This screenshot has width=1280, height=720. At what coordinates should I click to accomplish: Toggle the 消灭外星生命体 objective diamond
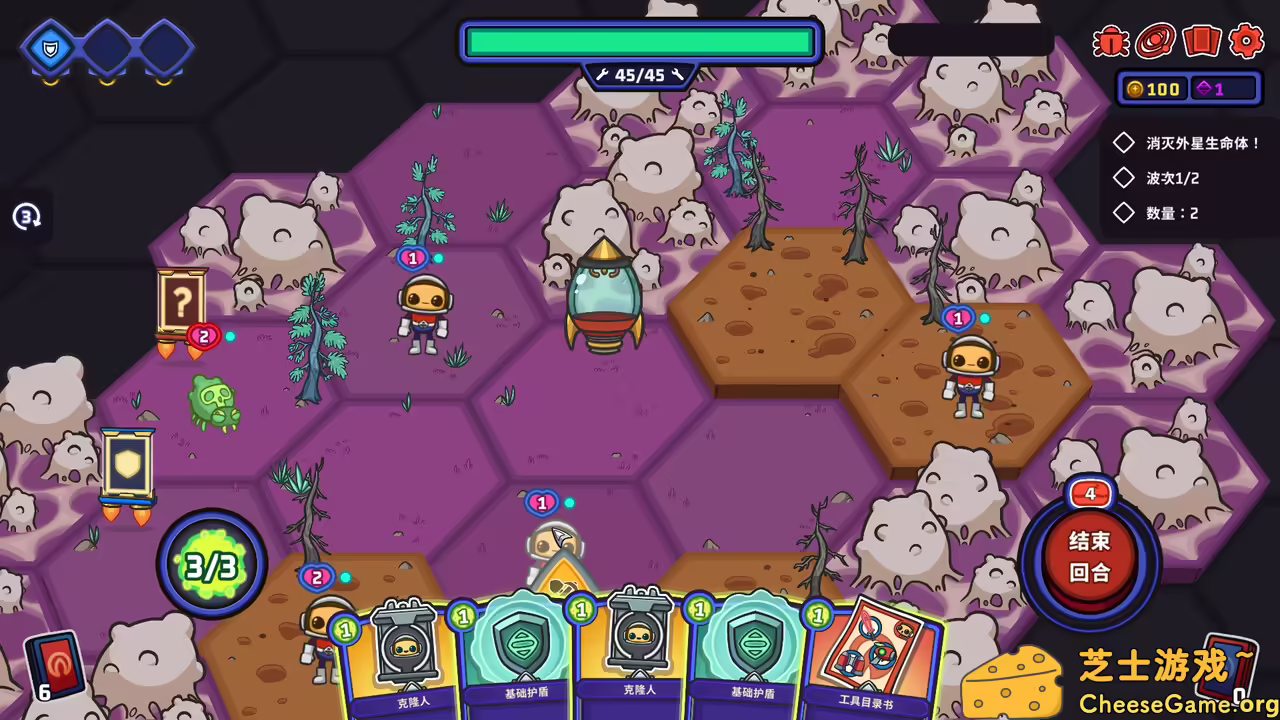pos(1123,142)
